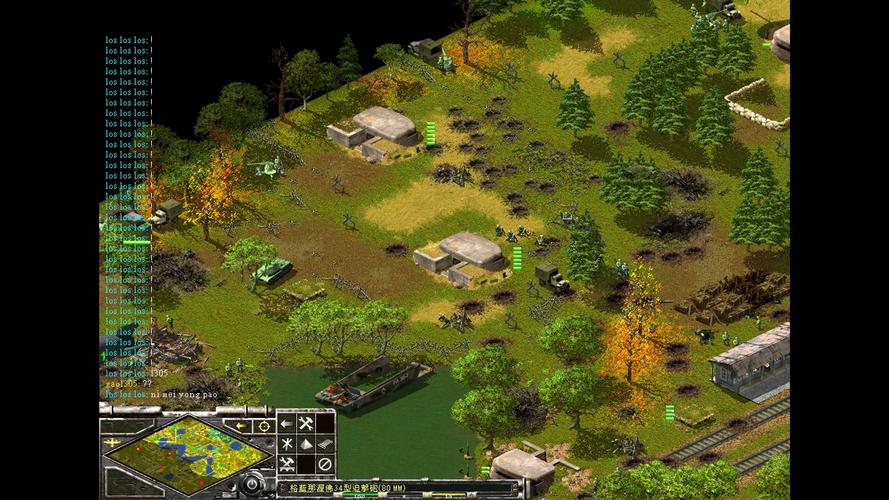Open the round power button menu

pos(254,485)
